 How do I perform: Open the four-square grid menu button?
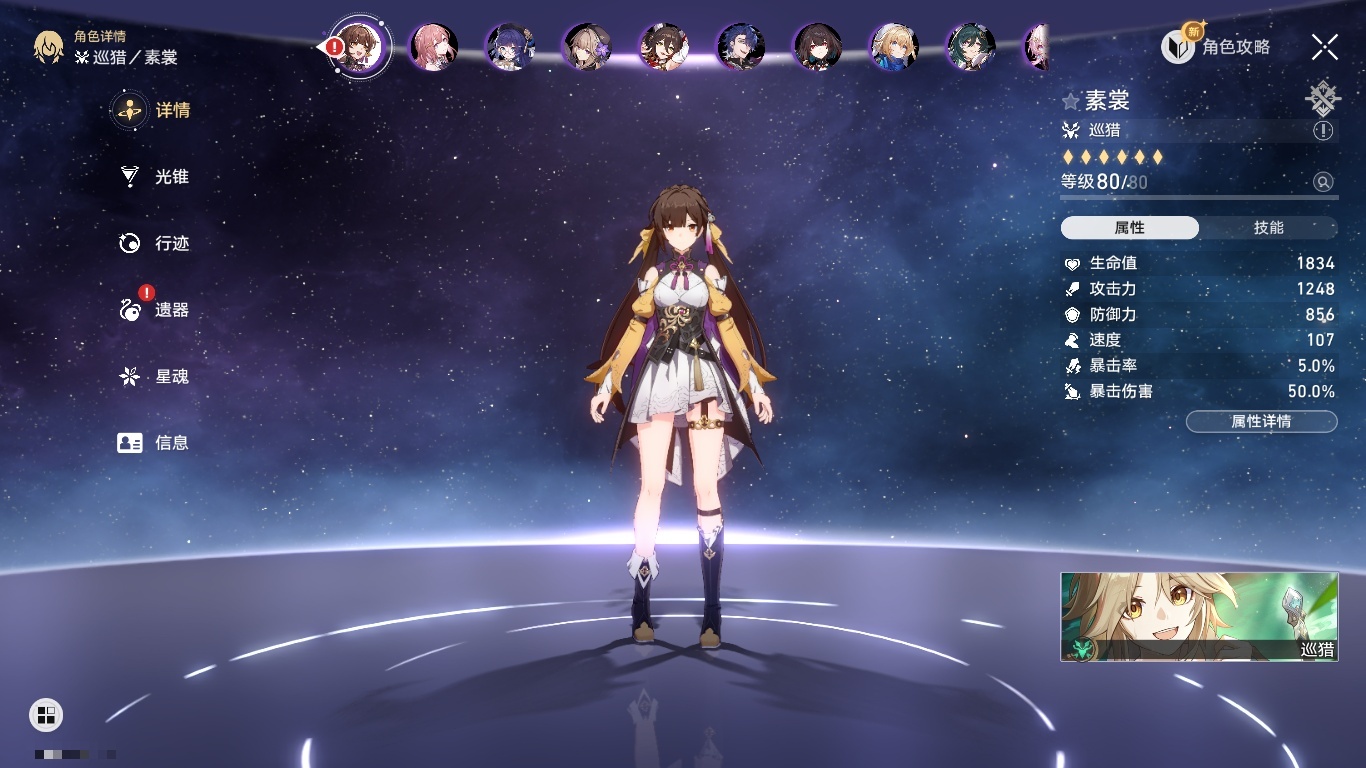[46, 714]
